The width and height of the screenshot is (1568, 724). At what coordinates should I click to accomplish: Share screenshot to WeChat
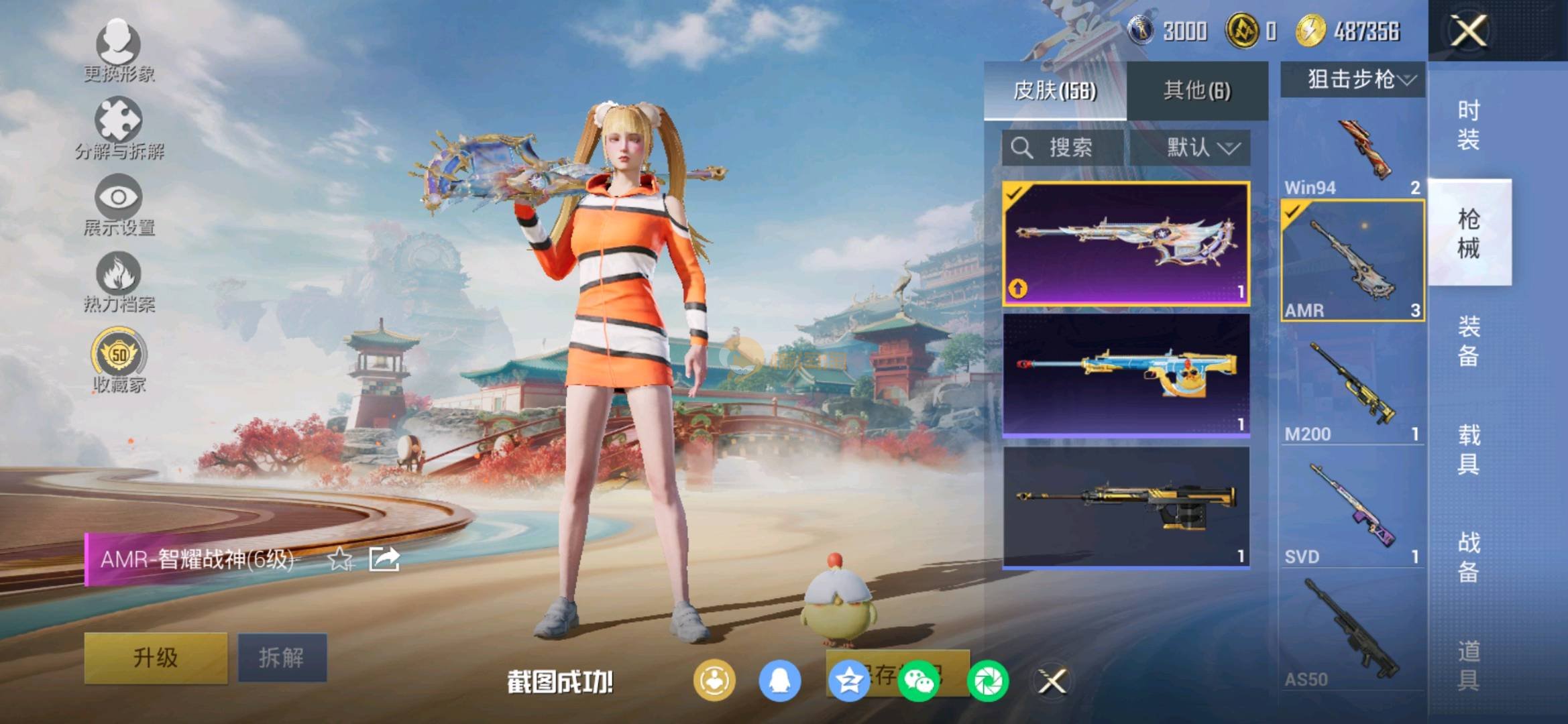coord(918,682)
